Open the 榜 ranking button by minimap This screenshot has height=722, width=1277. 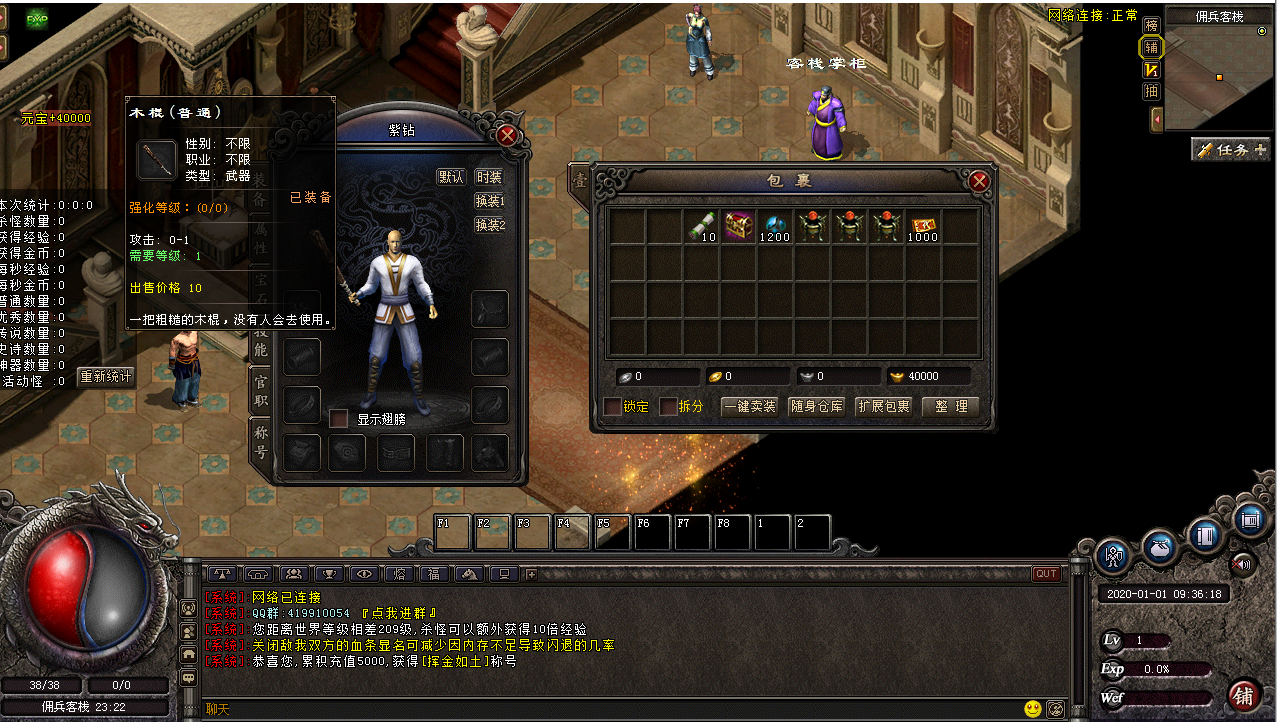1152,24
